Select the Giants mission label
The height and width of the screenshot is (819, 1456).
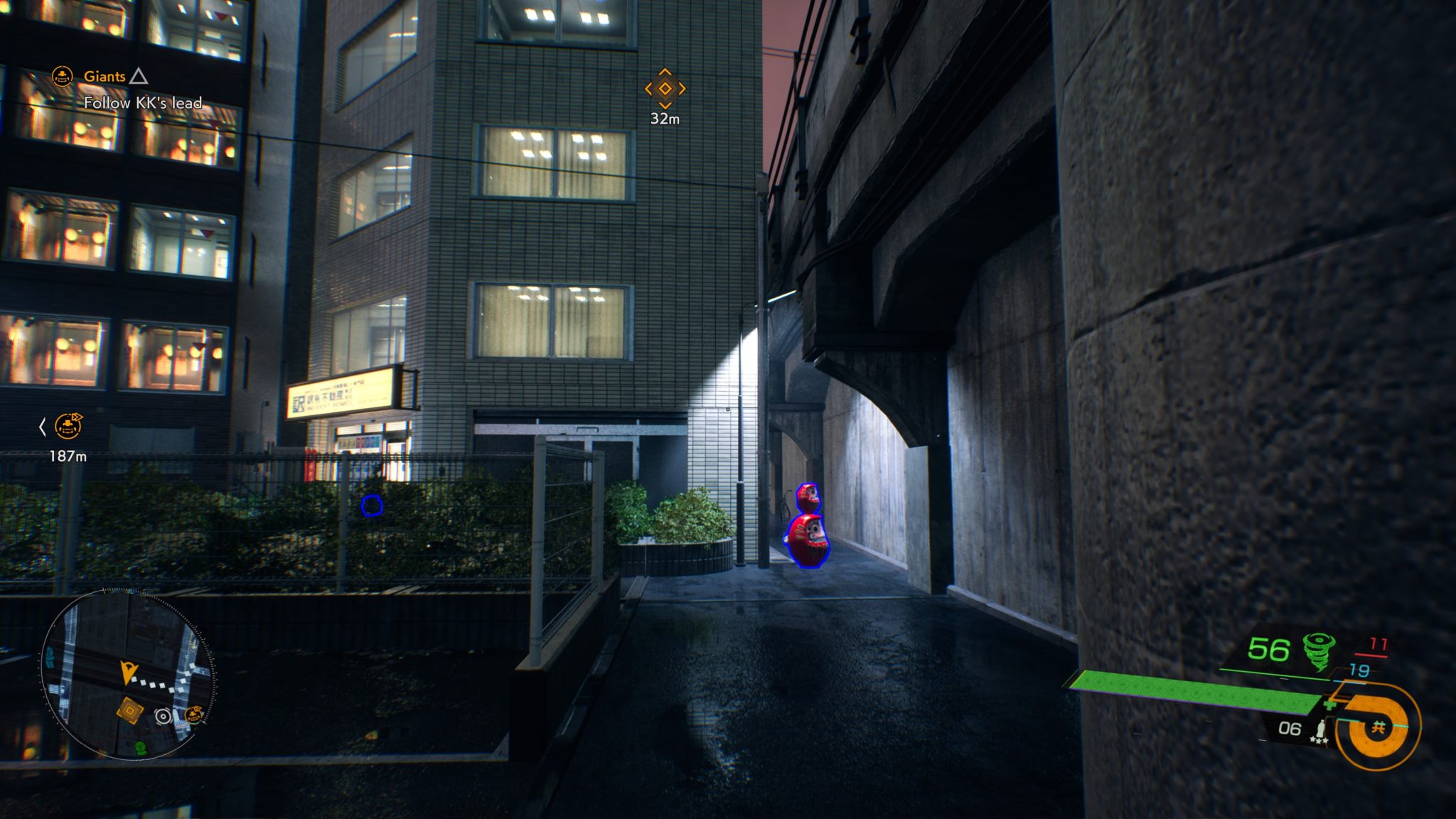[x=105, y=75]
